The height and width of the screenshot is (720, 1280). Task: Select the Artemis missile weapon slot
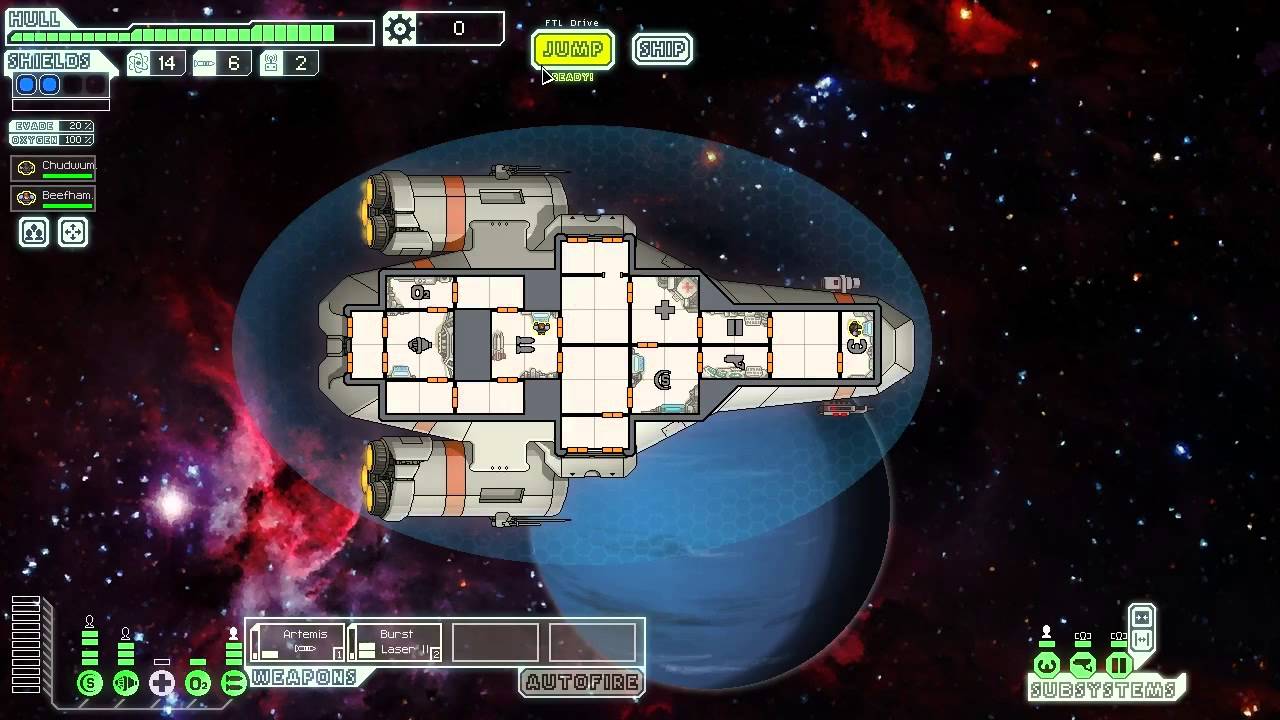pos(297,640)
